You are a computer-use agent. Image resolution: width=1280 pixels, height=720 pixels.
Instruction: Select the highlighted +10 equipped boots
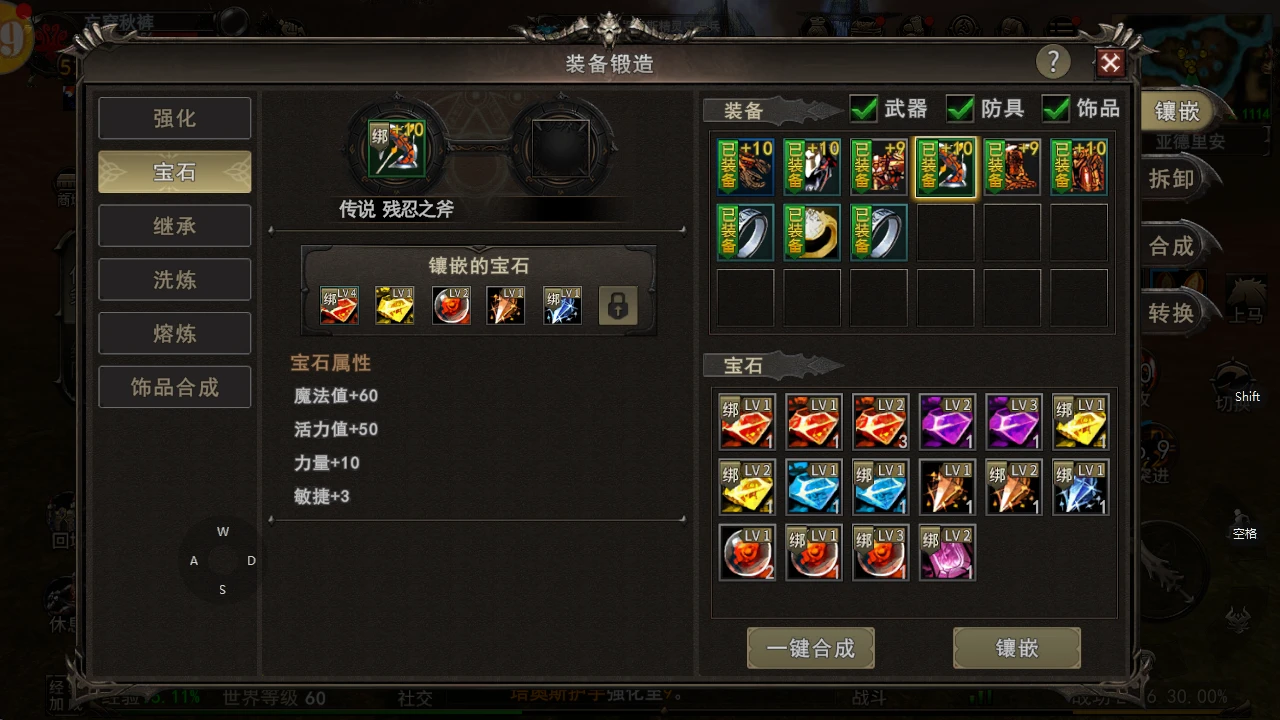point(945,167)
